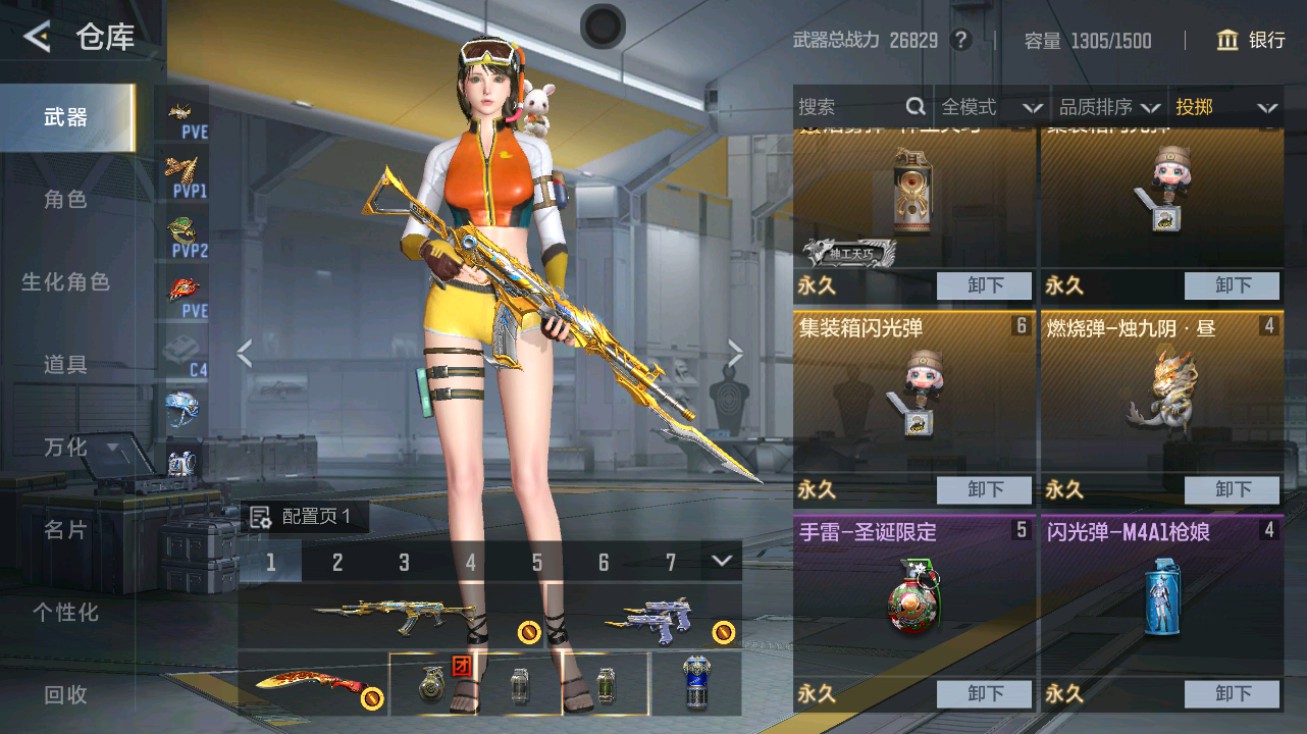Tap the search magnifier icon
Image resolution: width=1307 pixels, height=734 pixels.
pyautogui.click(x=915, y=106)
